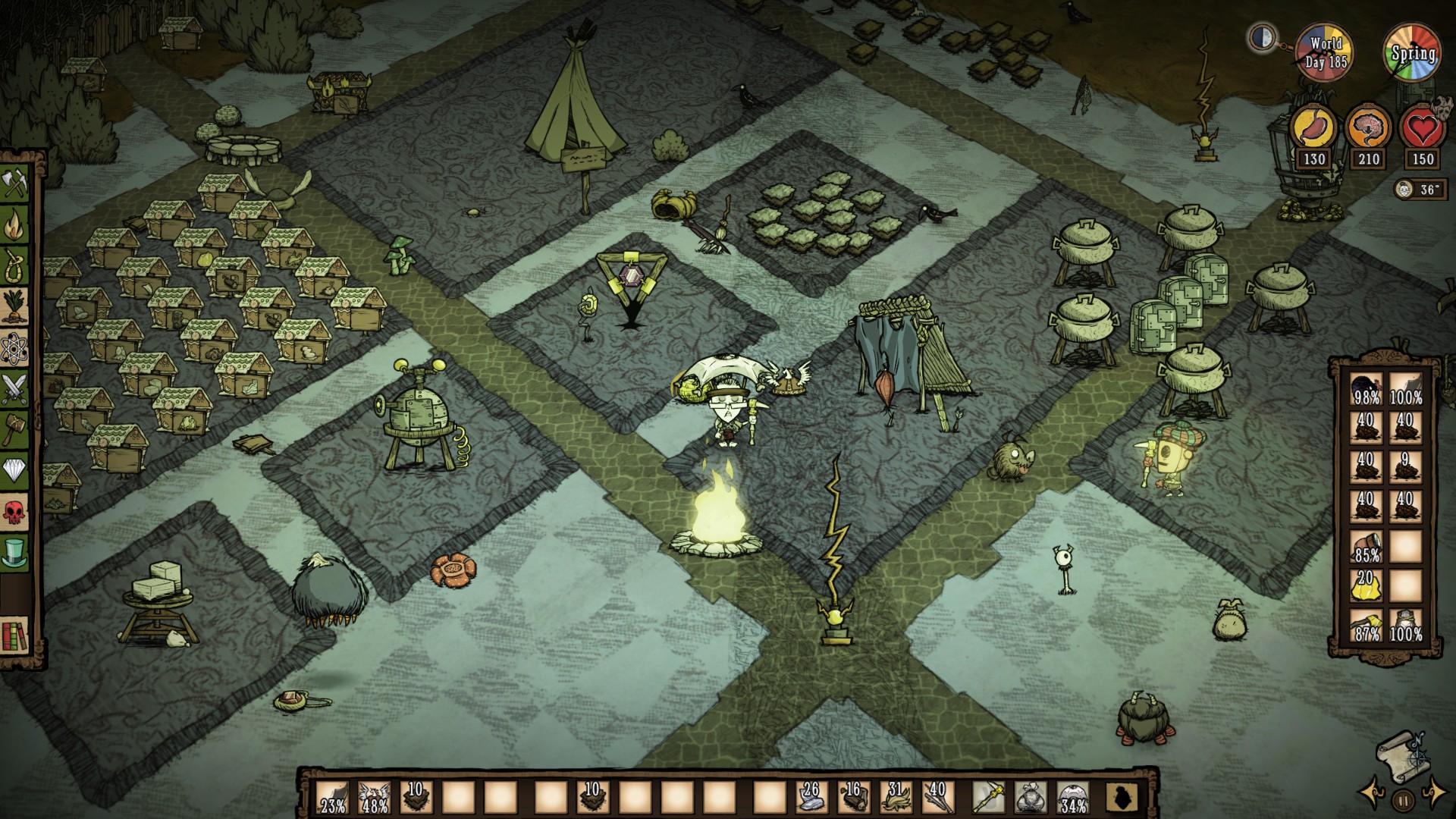Rotate the camera left with the arrow
The width and height of the screenshot is (1456, 819).
(1371, 794)
